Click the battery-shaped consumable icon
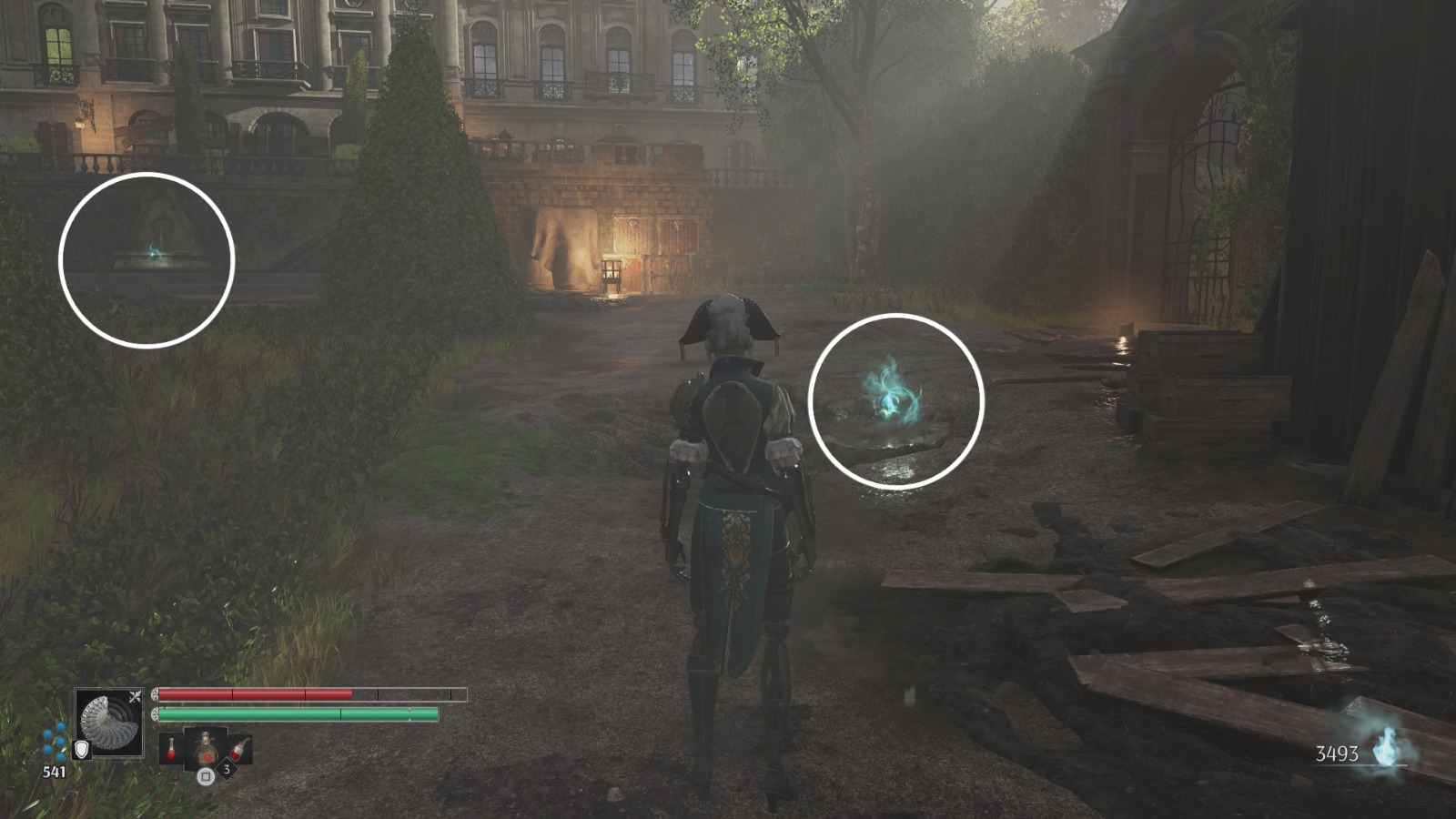1456x819 pixels. pyautogui.click(x=239, y=751)
